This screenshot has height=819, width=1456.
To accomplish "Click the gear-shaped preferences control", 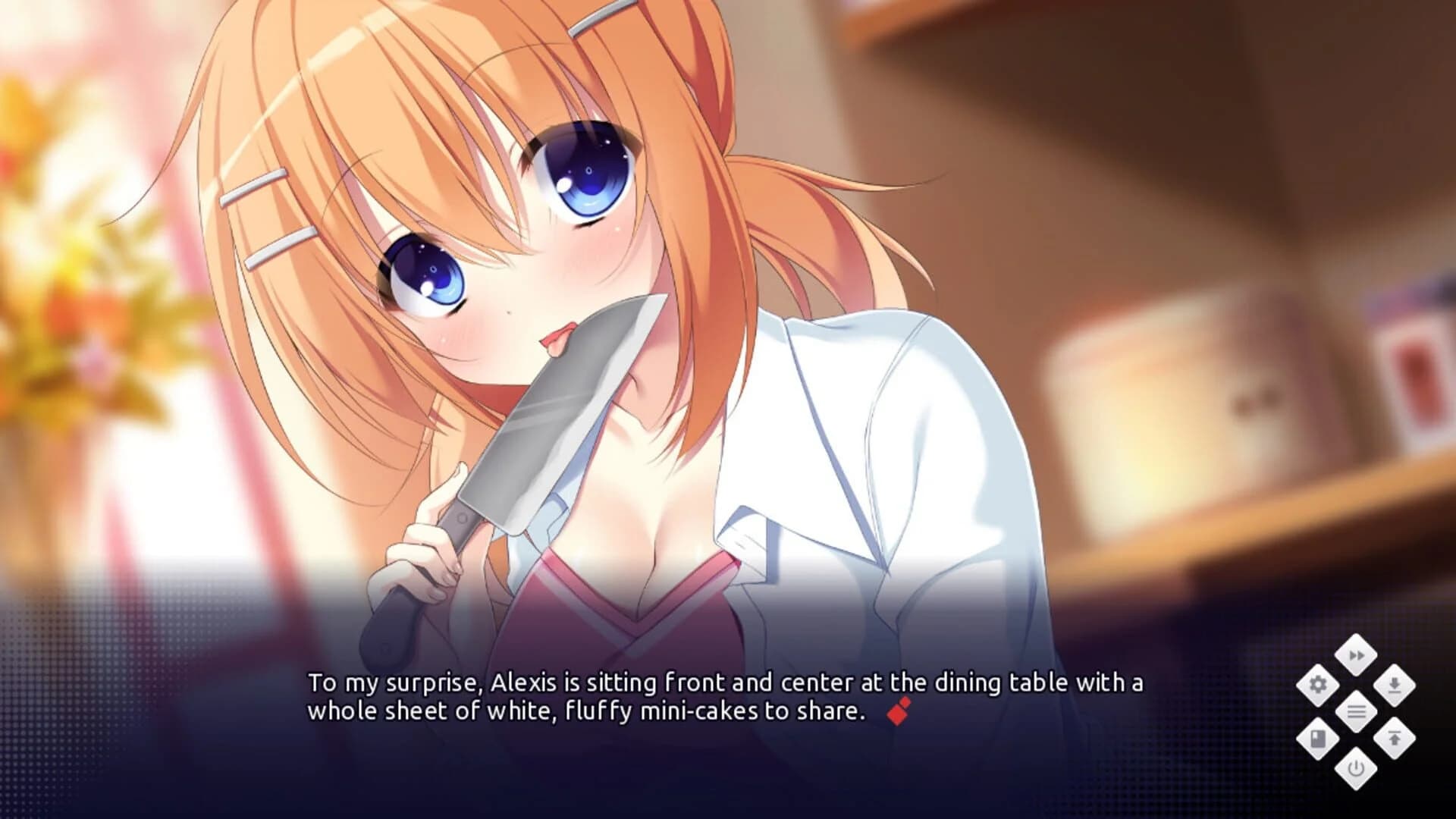I will click(1319, 685).
